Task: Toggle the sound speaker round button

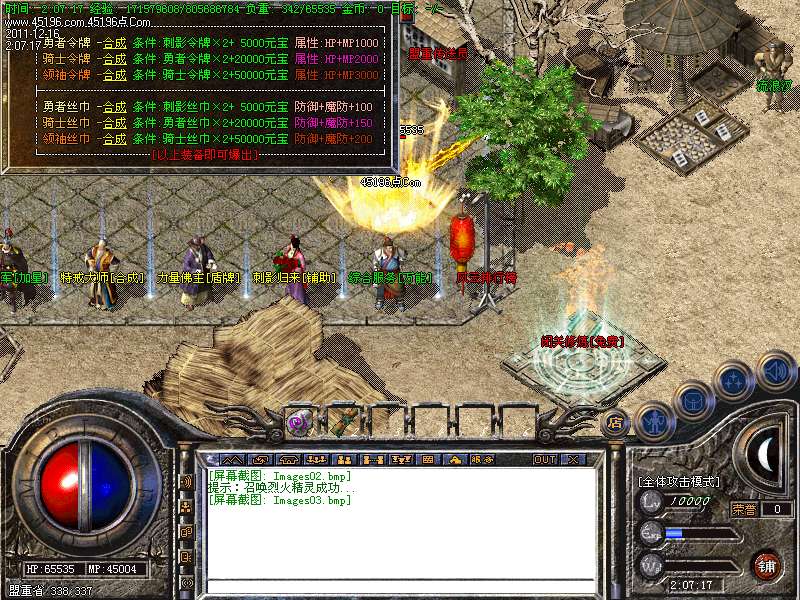Action: 776,371
